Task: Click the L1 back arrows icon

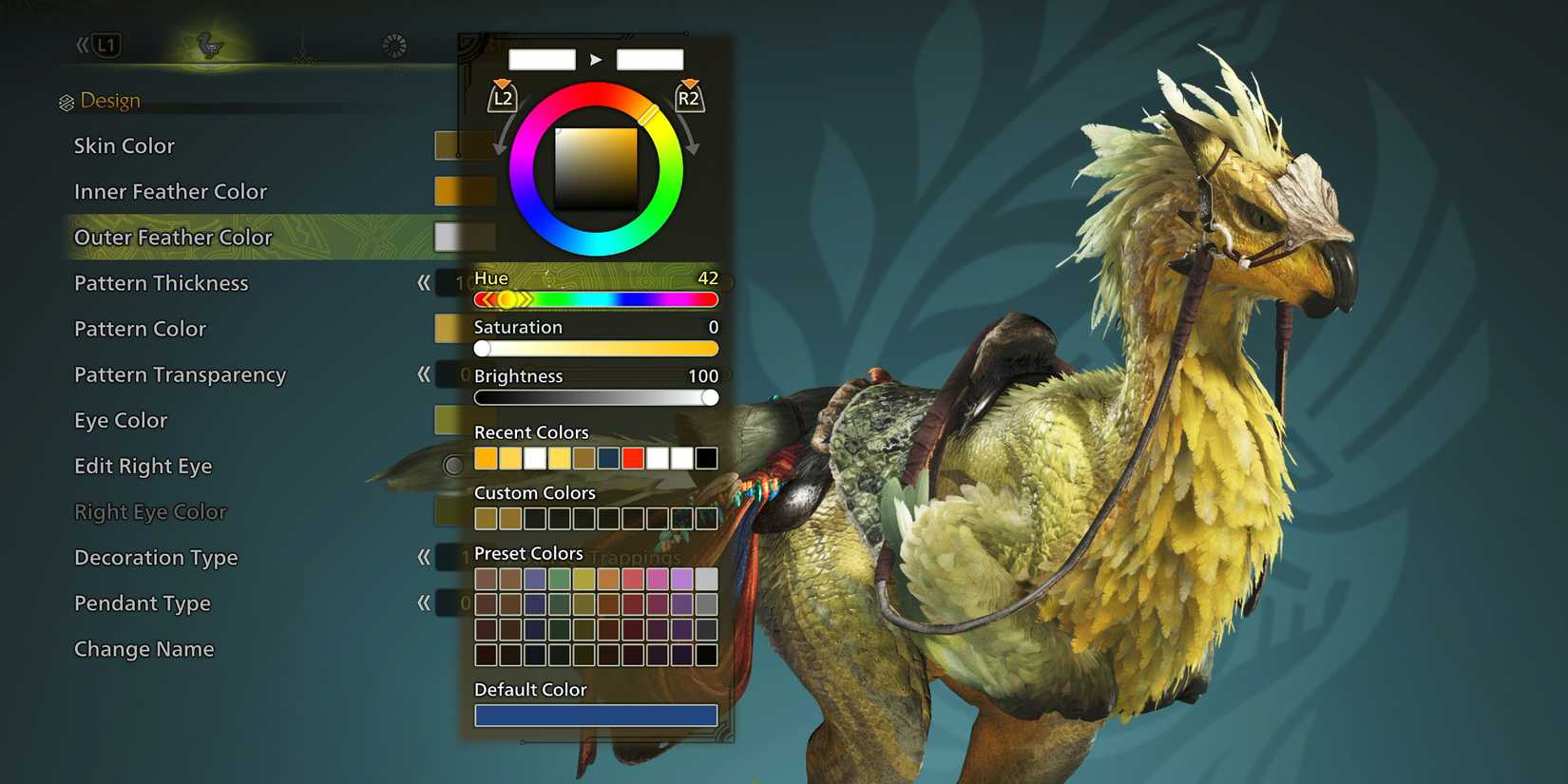Action: (102, 43)
